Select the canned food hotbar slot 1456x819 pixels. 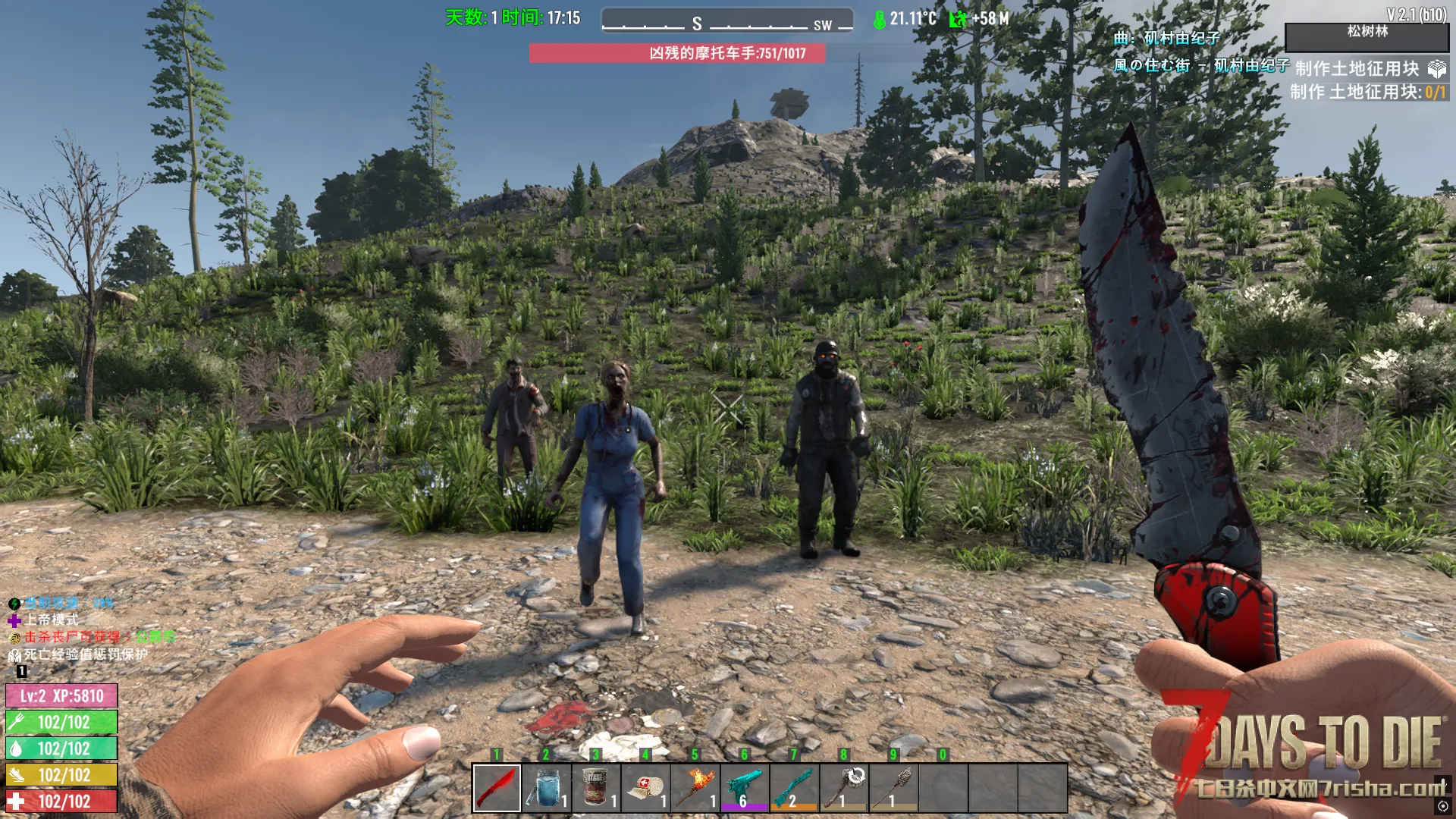[596, 788]
